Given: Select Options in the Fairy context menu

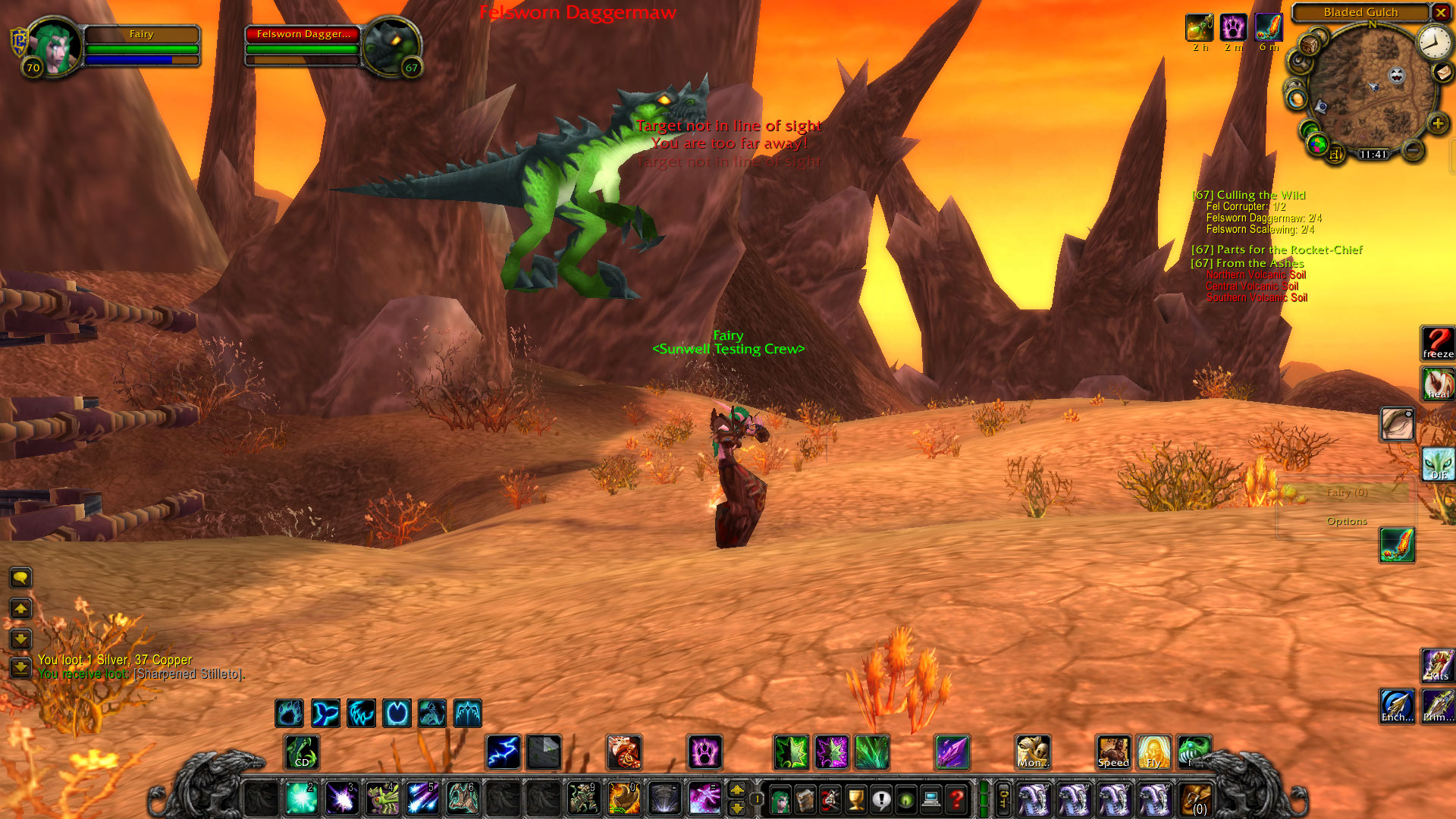Looking at the screenshot, I should (1348, 521).
